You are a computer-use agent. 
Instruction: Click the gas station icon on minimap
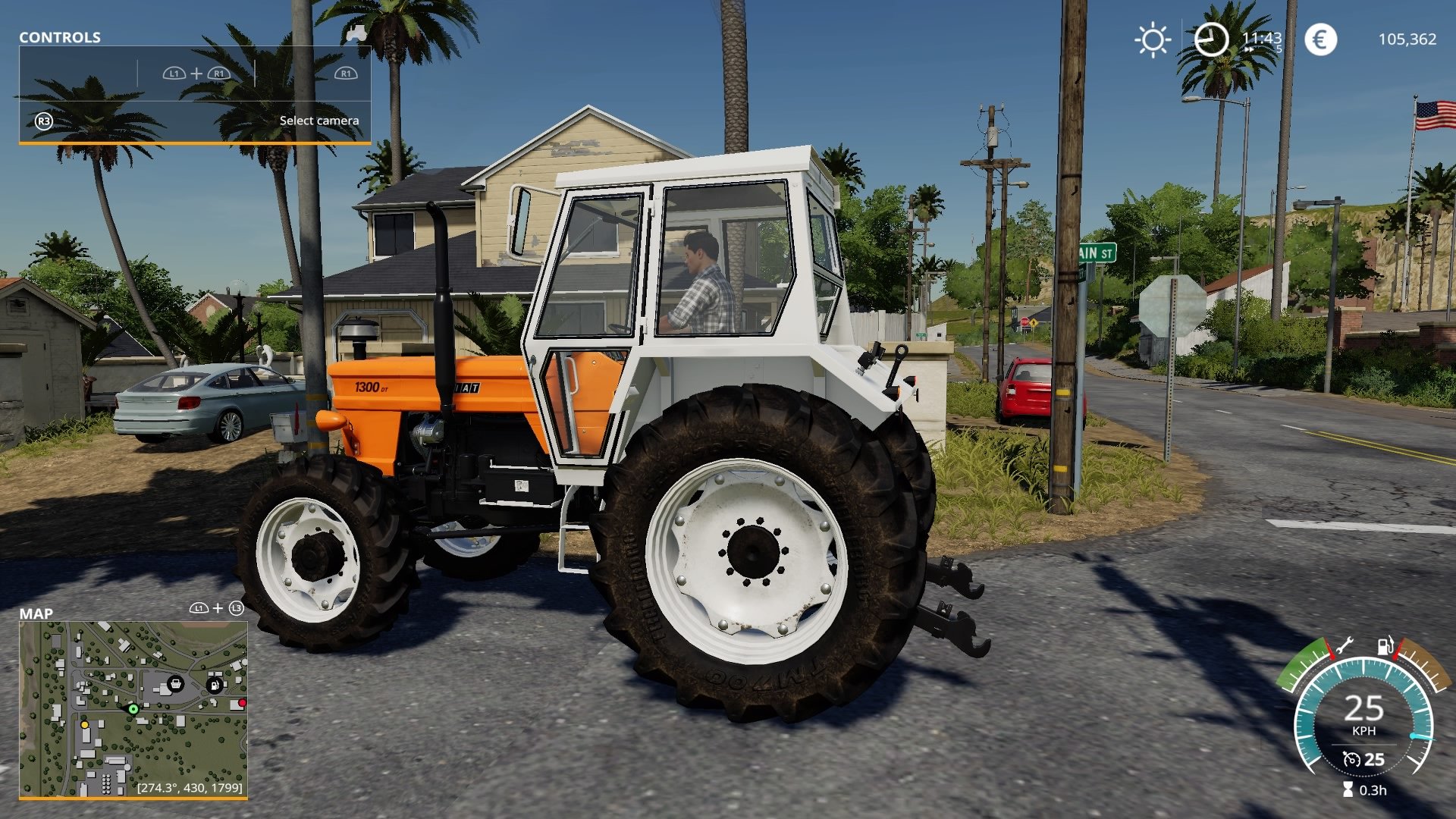[x=214, y=685]
